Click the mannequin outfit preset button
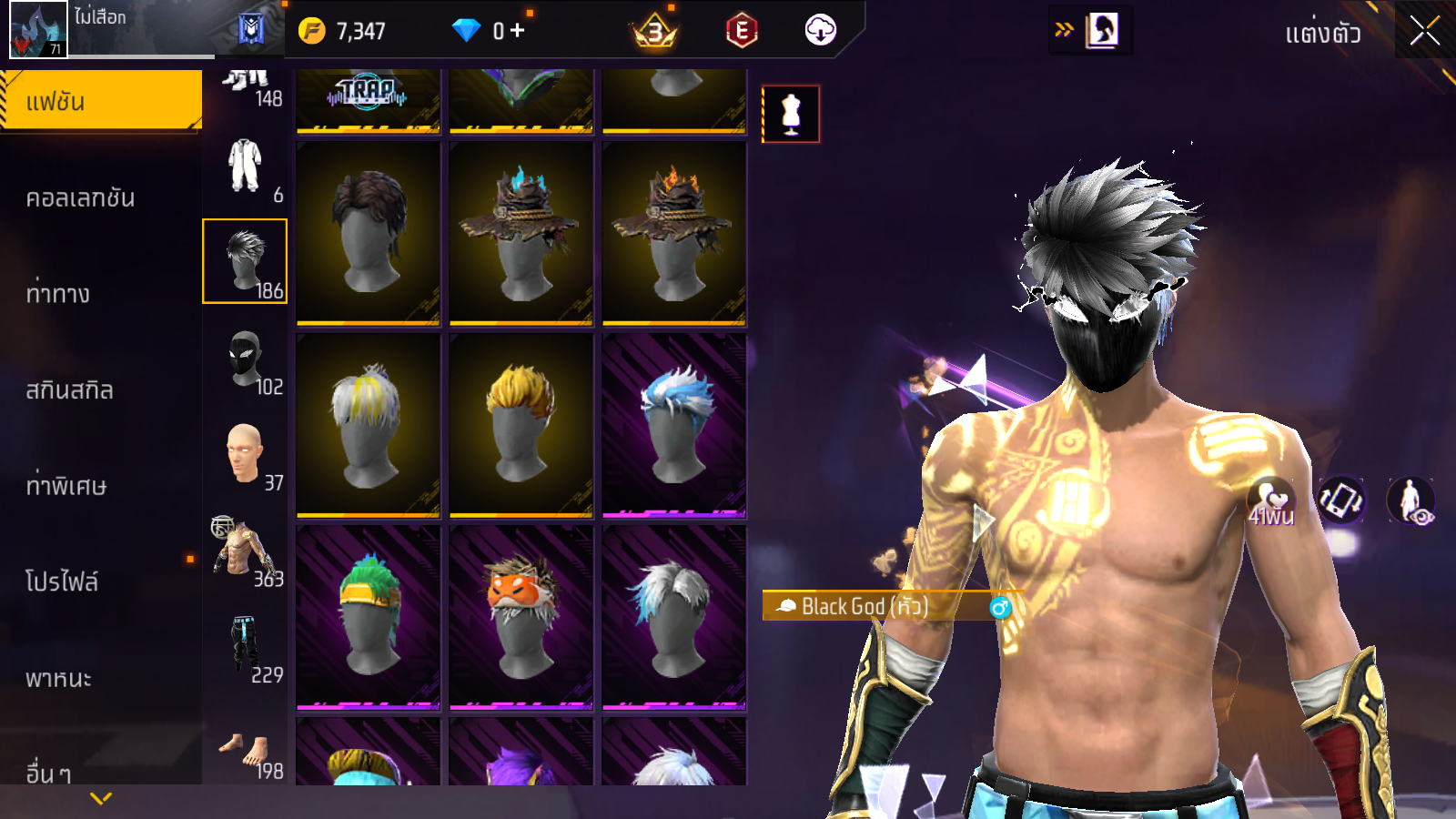Viewport: 1456px width, 819px height. [791, 115]
